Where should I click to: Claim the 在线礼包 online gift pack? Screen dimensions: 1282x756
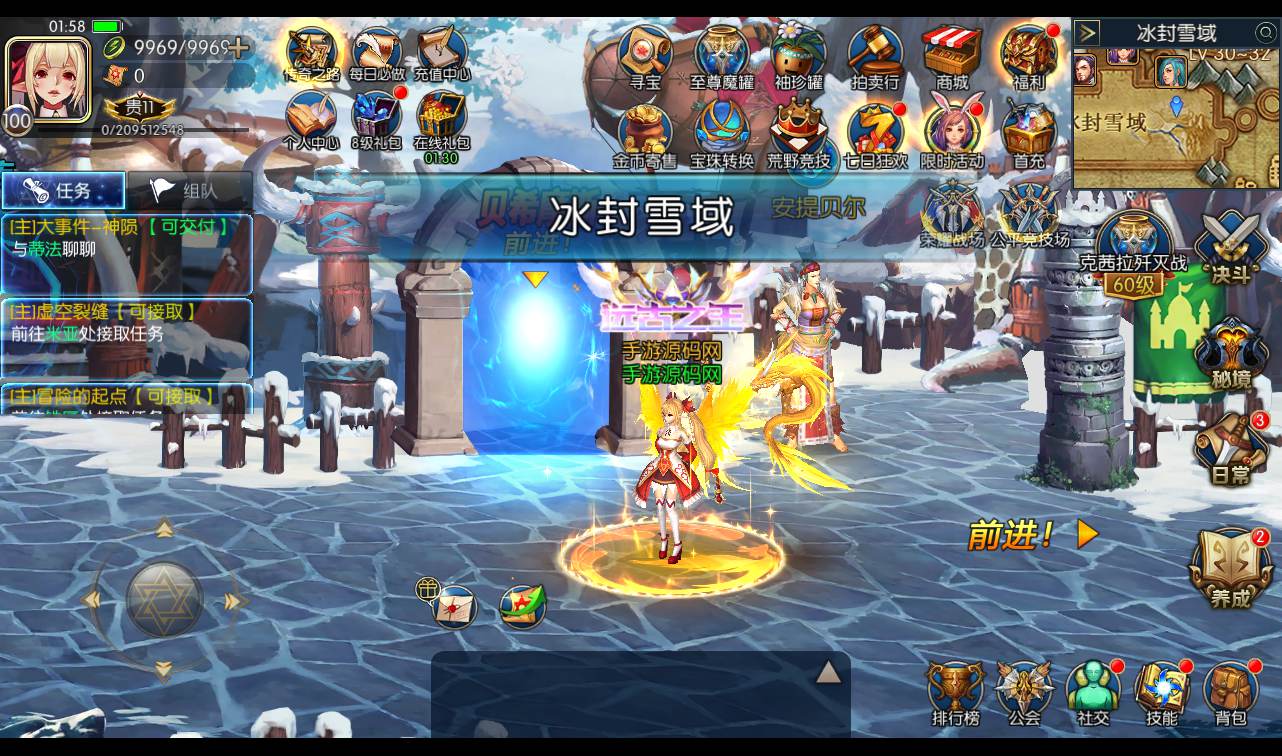point(441,124)
